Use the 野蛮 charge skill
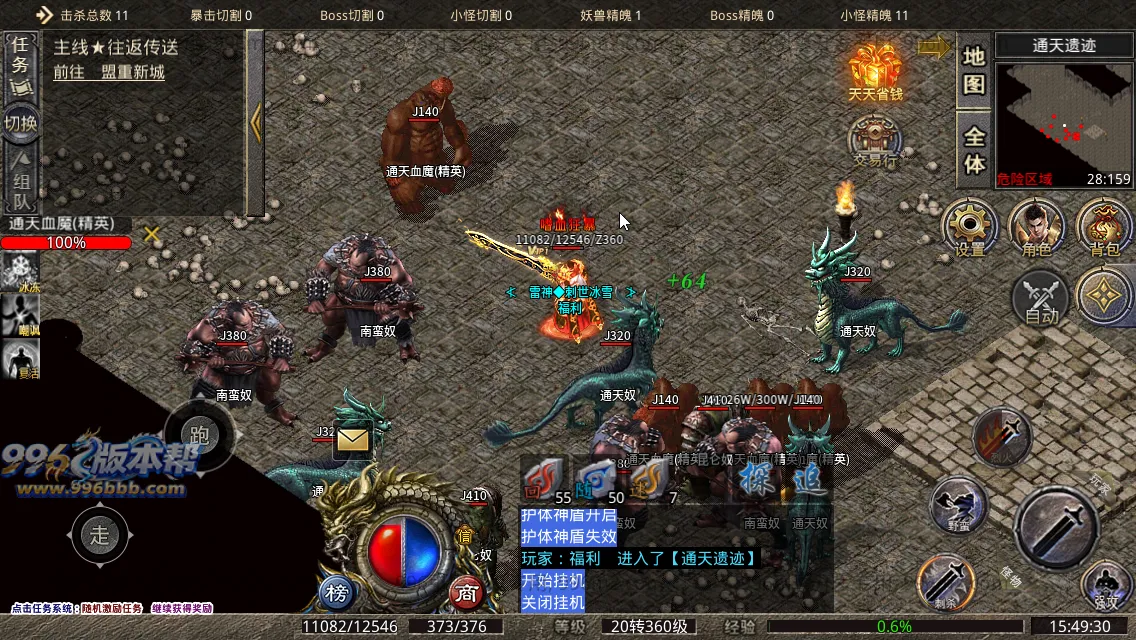Viewport: 1136px width, 640px height. pyautogui.click(x=959, y=505)
